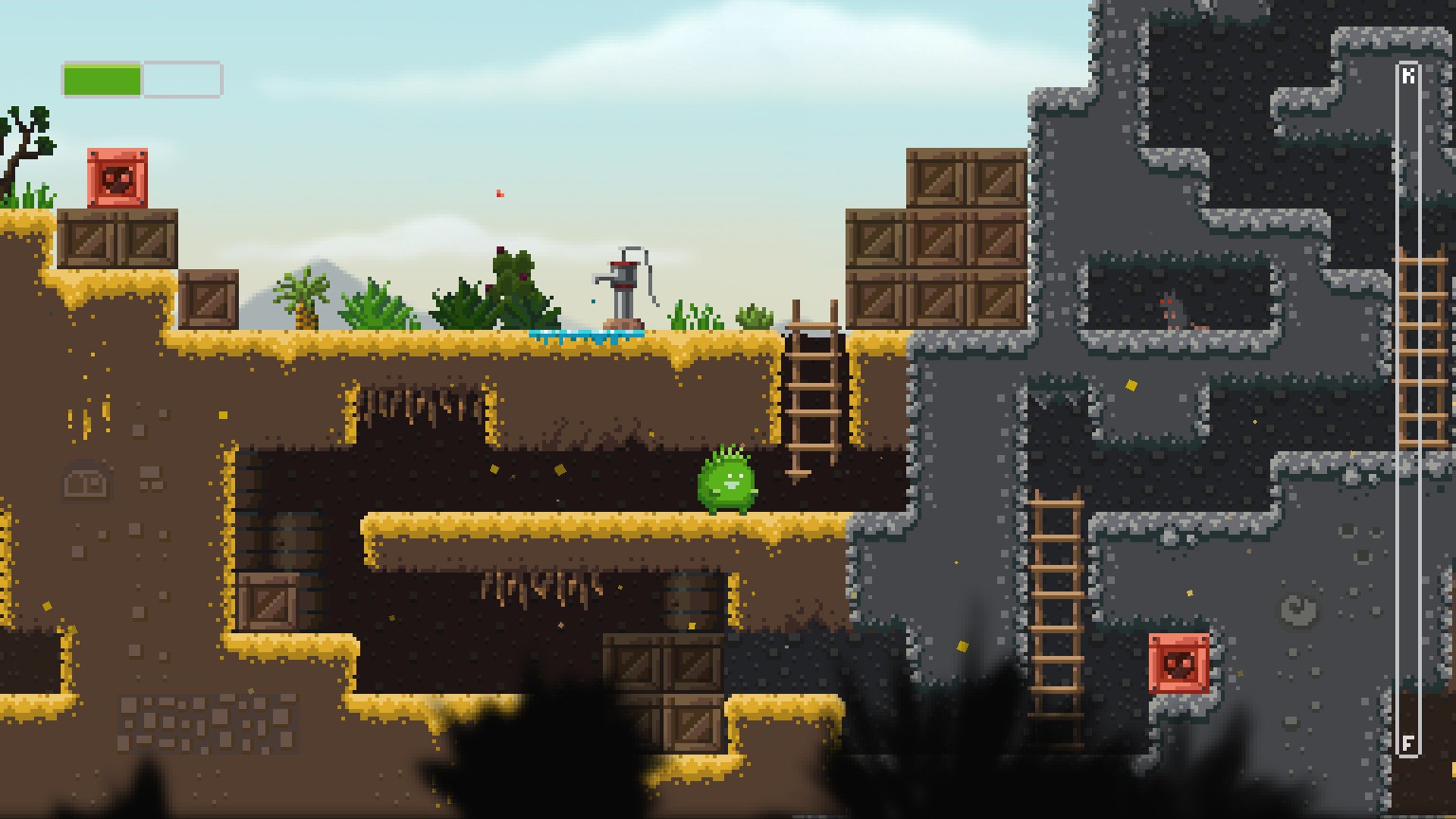Click the rat hiding in the stone alcove
Viewport: 1456px width, 819px height.
(1176, 310)
